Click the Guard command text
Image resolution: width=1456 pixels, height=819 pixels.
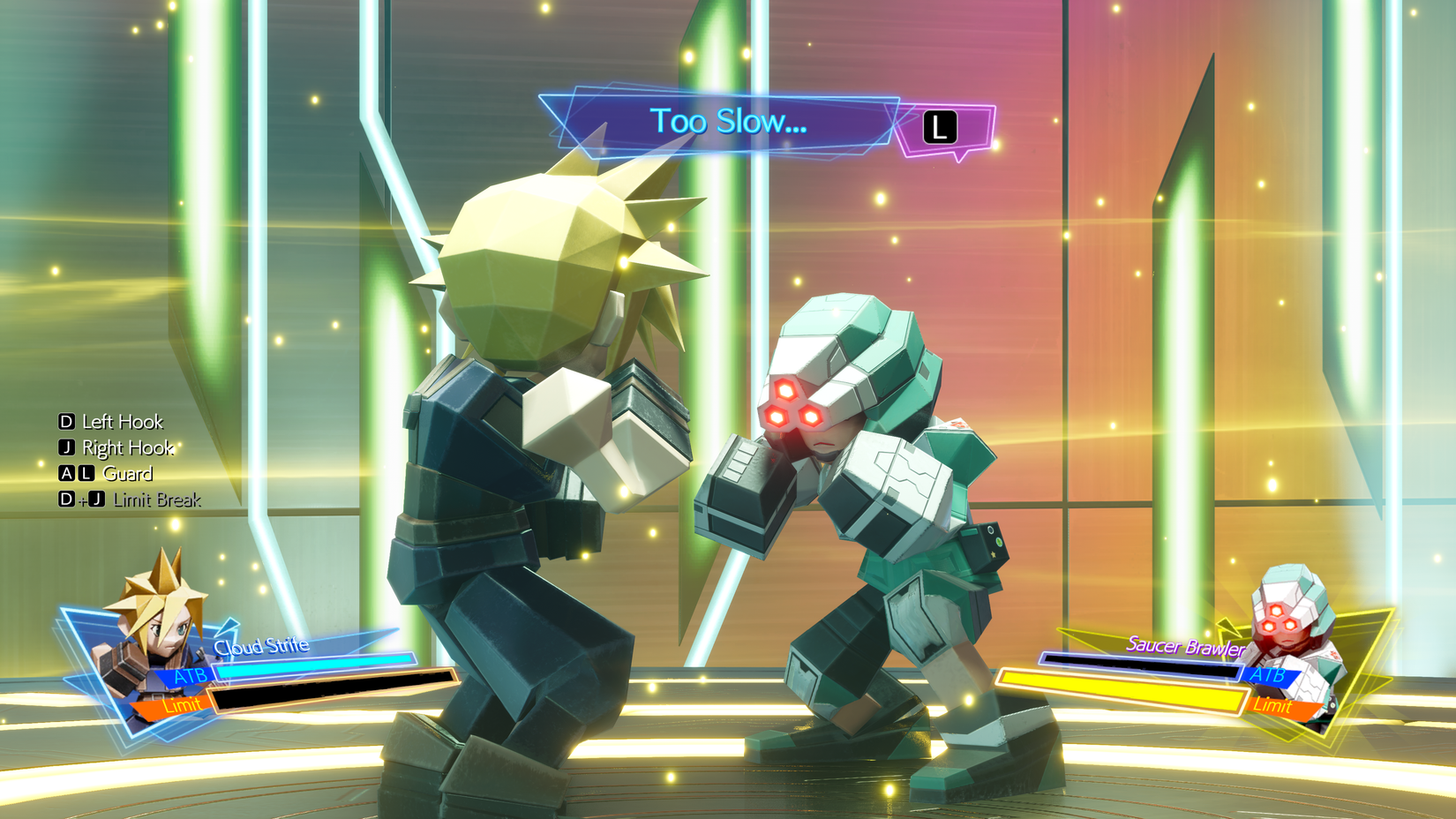click(x=126, y=474)
